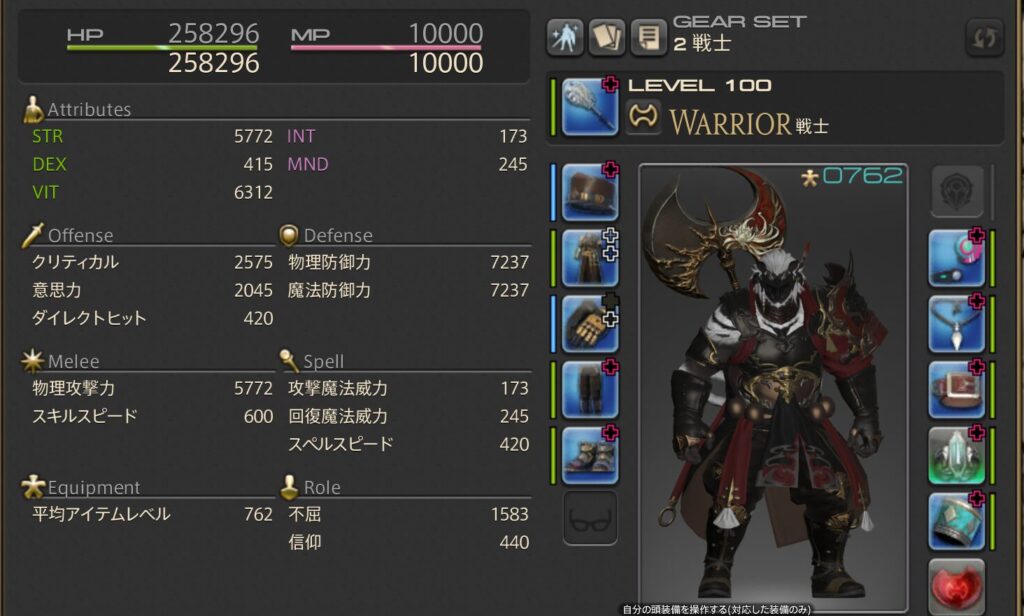Screen dimensions: 1024x616
Task: Pick the boots equipment slot
Action: 589,456
